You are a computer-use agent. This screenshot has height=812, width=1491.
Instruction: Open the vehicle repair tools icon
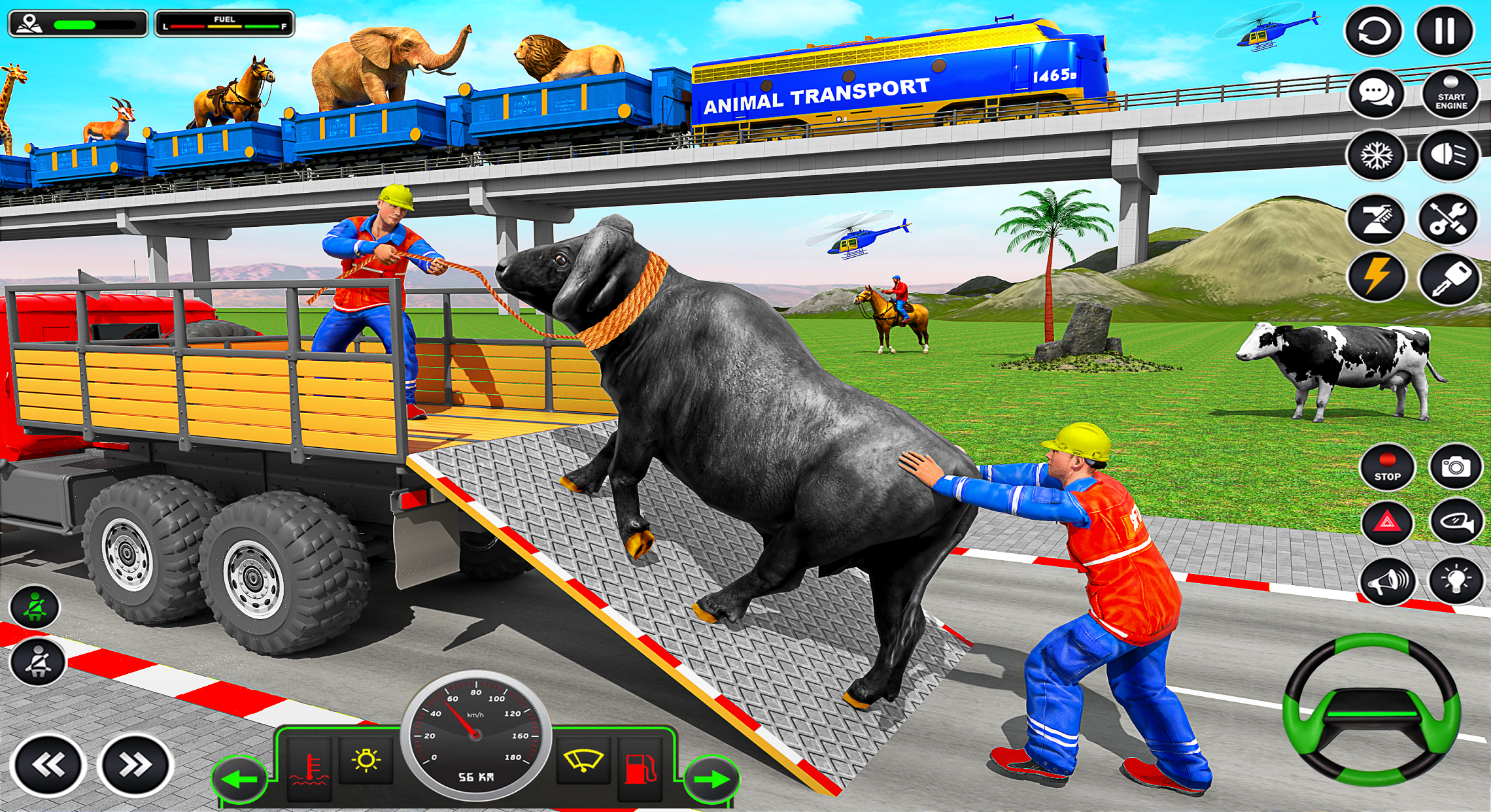click(x=1447, y=220)
